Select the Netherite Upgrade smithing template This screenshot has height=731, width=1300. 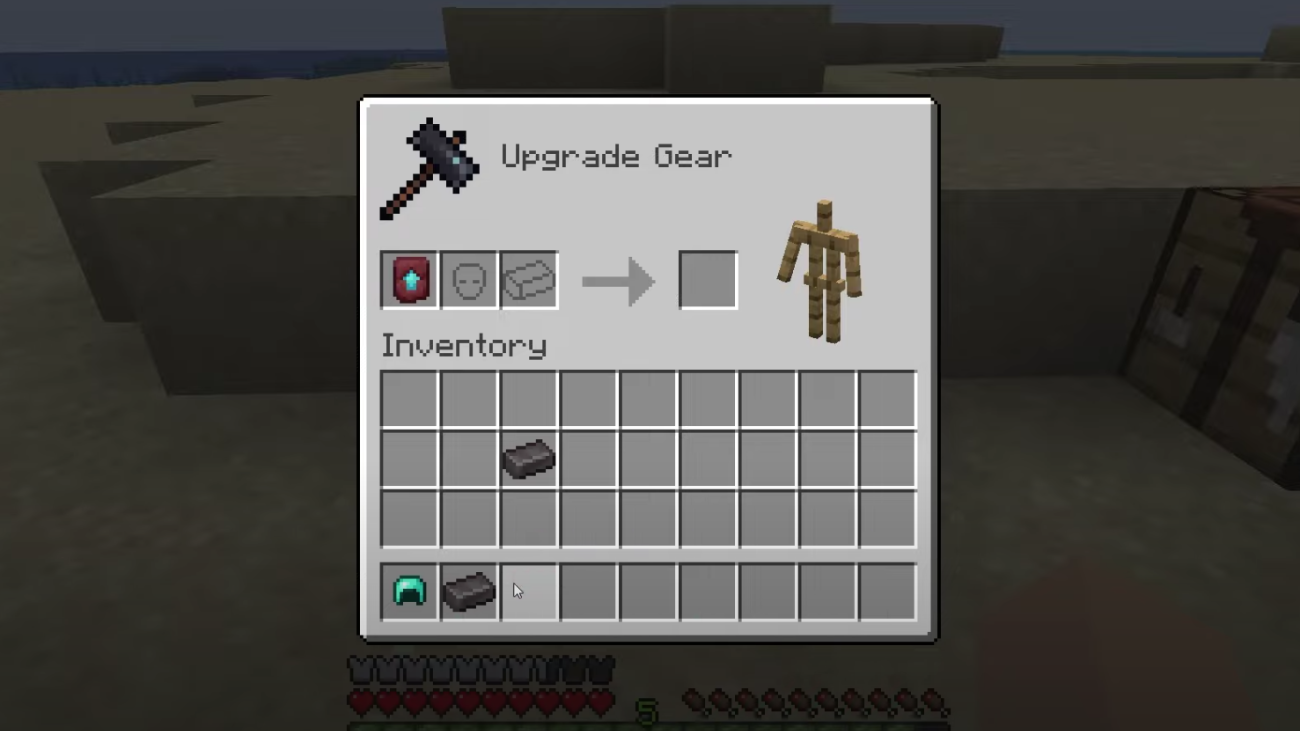(x=409, y=280)
